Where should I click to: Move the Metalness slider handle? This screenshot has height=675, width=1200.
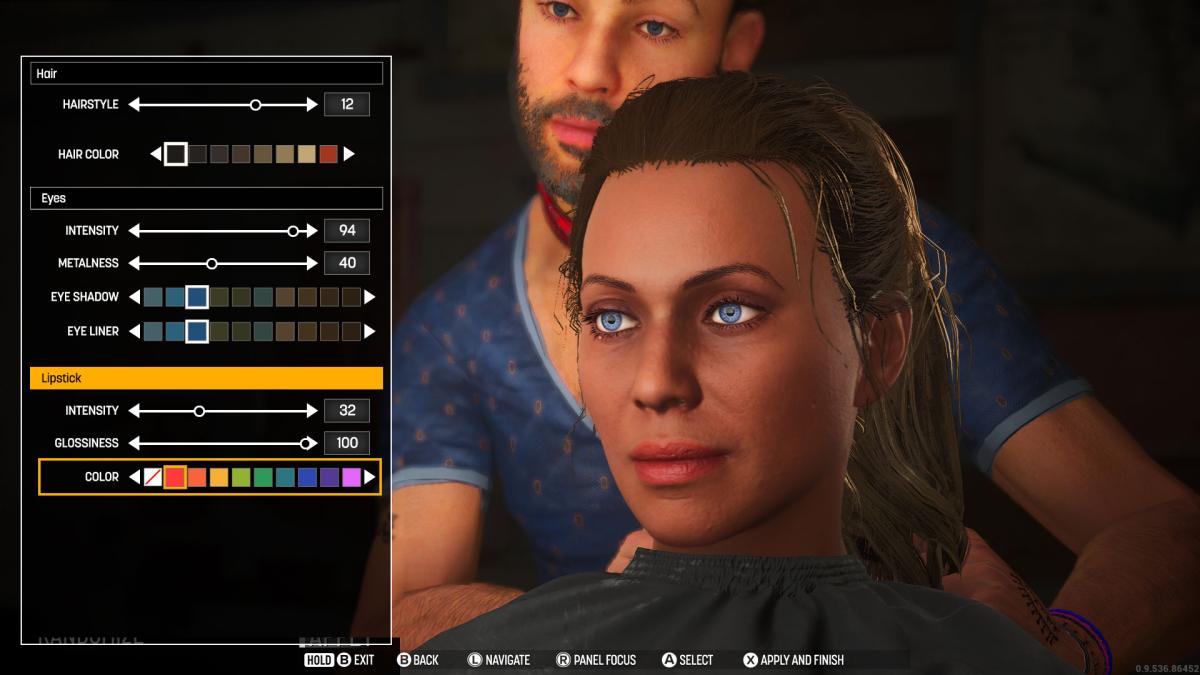[x=212, y=263]
